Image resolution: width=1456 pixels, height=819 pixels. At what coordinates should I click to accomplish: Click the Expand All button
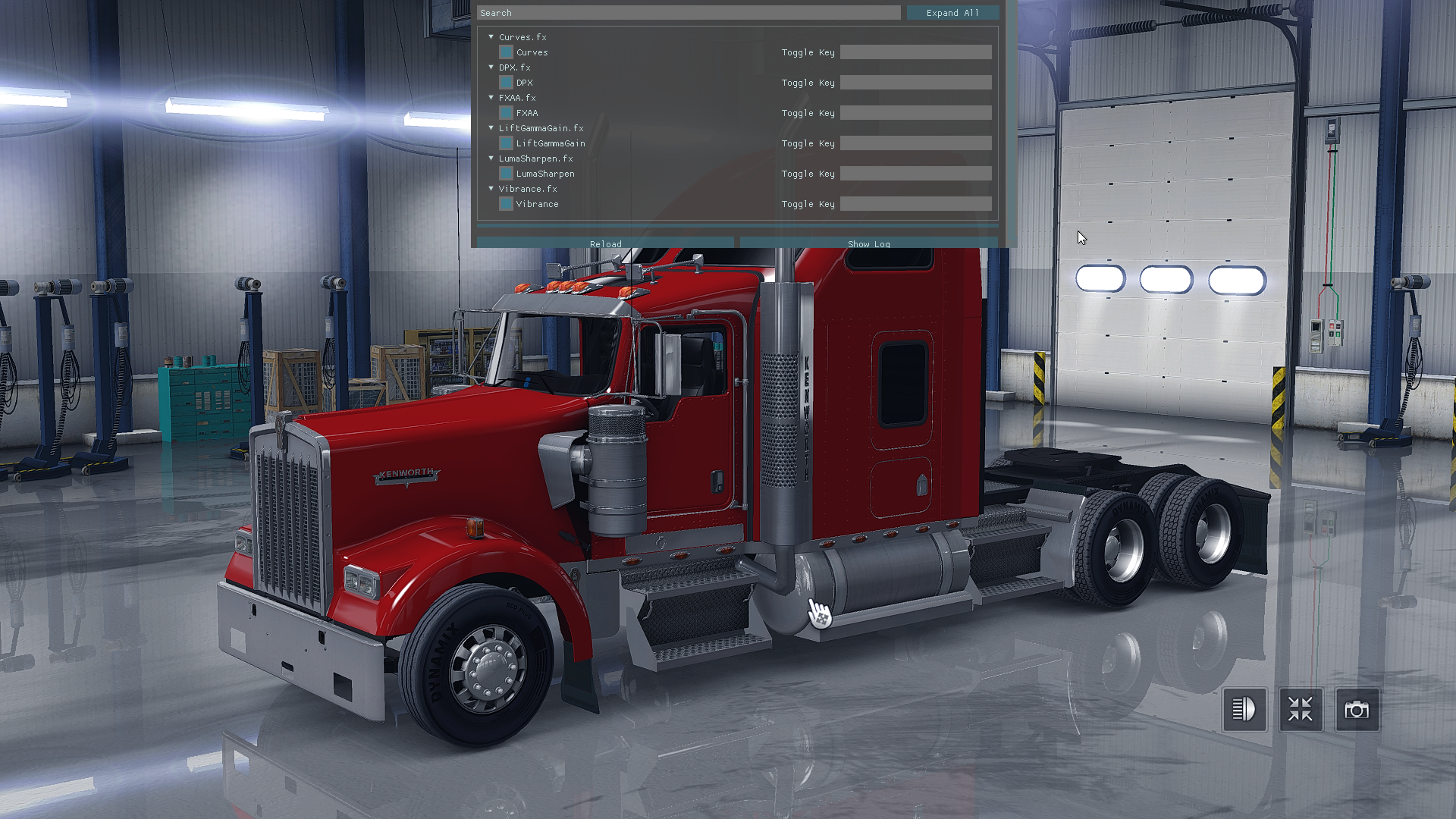click(x=952, y=13)
